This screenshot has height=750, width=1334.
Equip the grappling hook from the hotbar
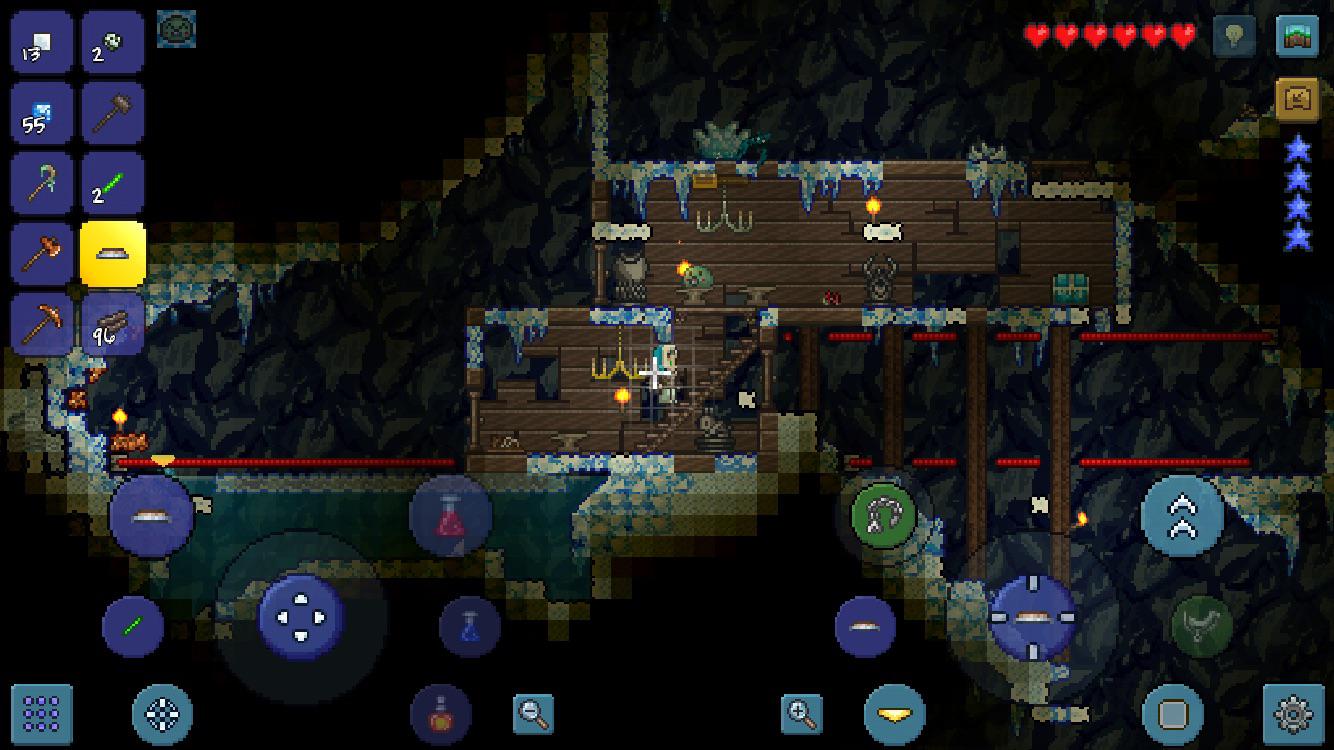[x=41, y=183]
